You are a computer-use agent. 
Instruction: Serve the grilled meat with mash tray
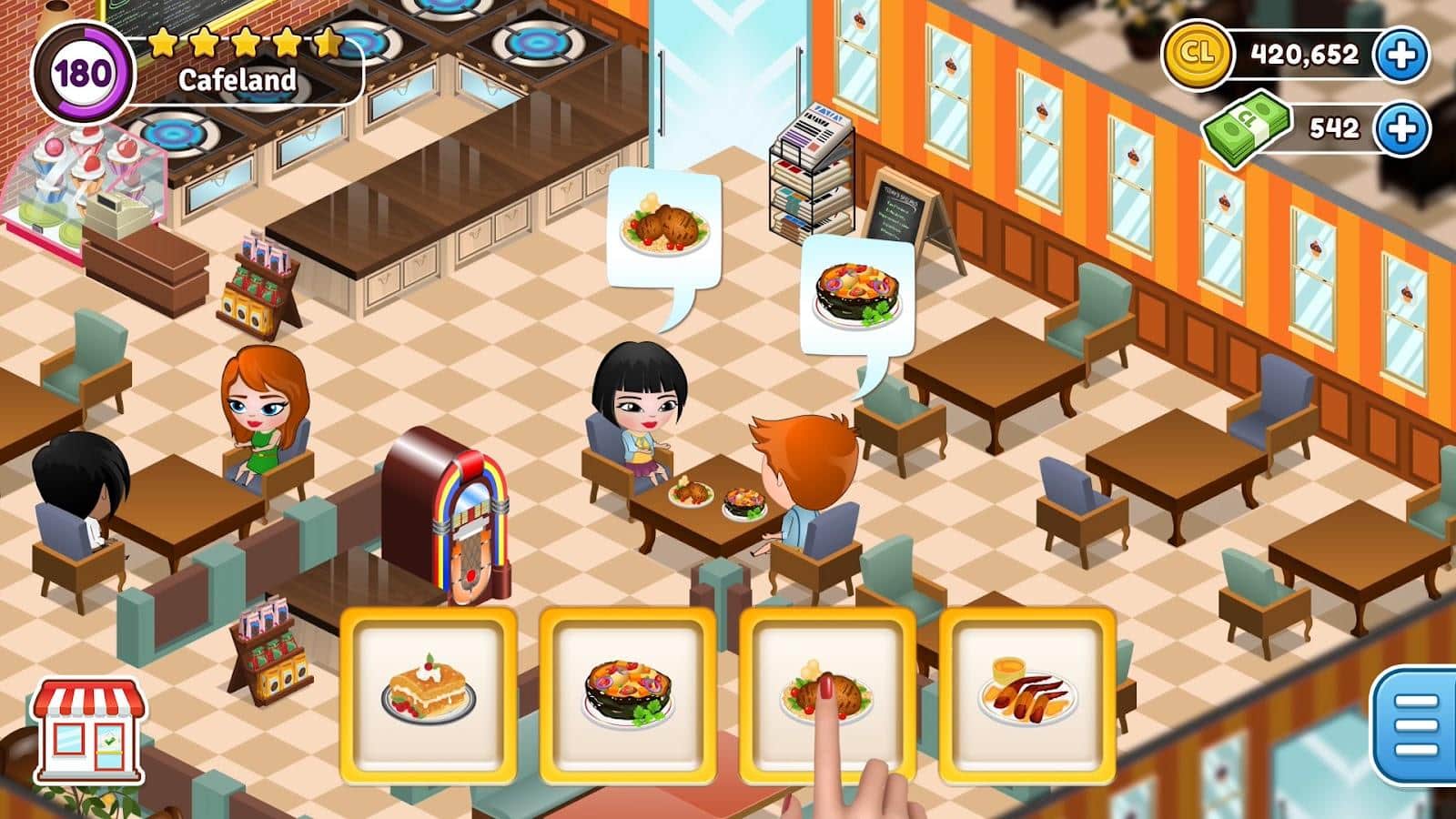[x=826, y=693]
